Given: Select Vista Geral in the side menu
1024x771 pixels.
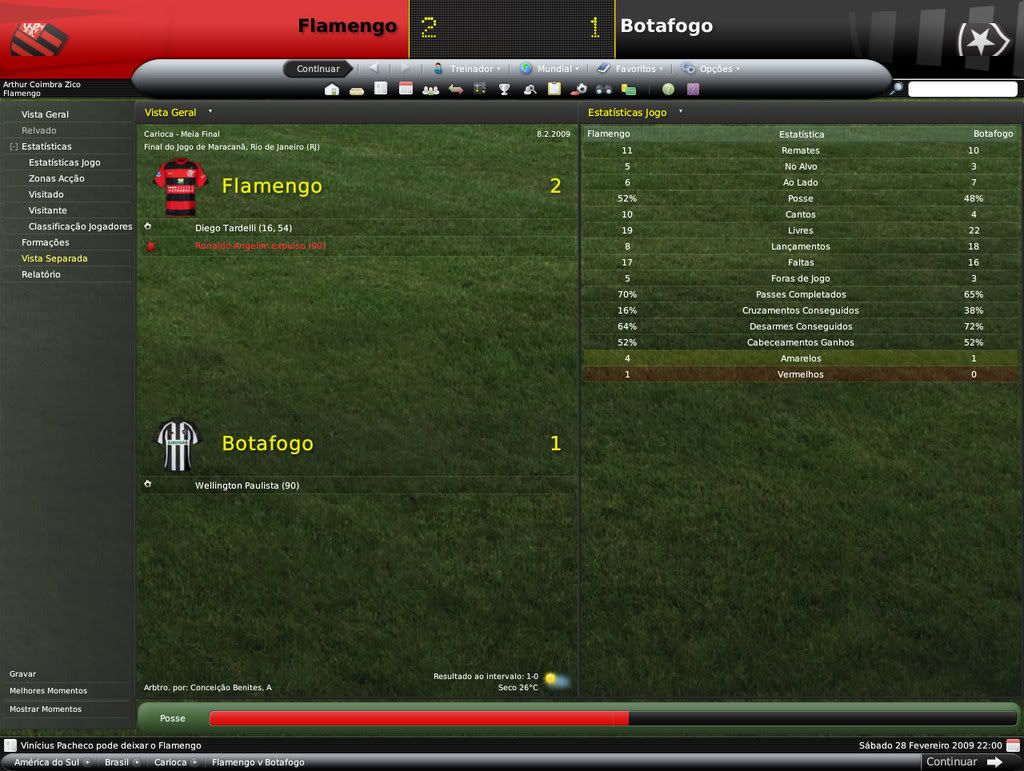Looking at the screenshot, I should click(45, 114).
